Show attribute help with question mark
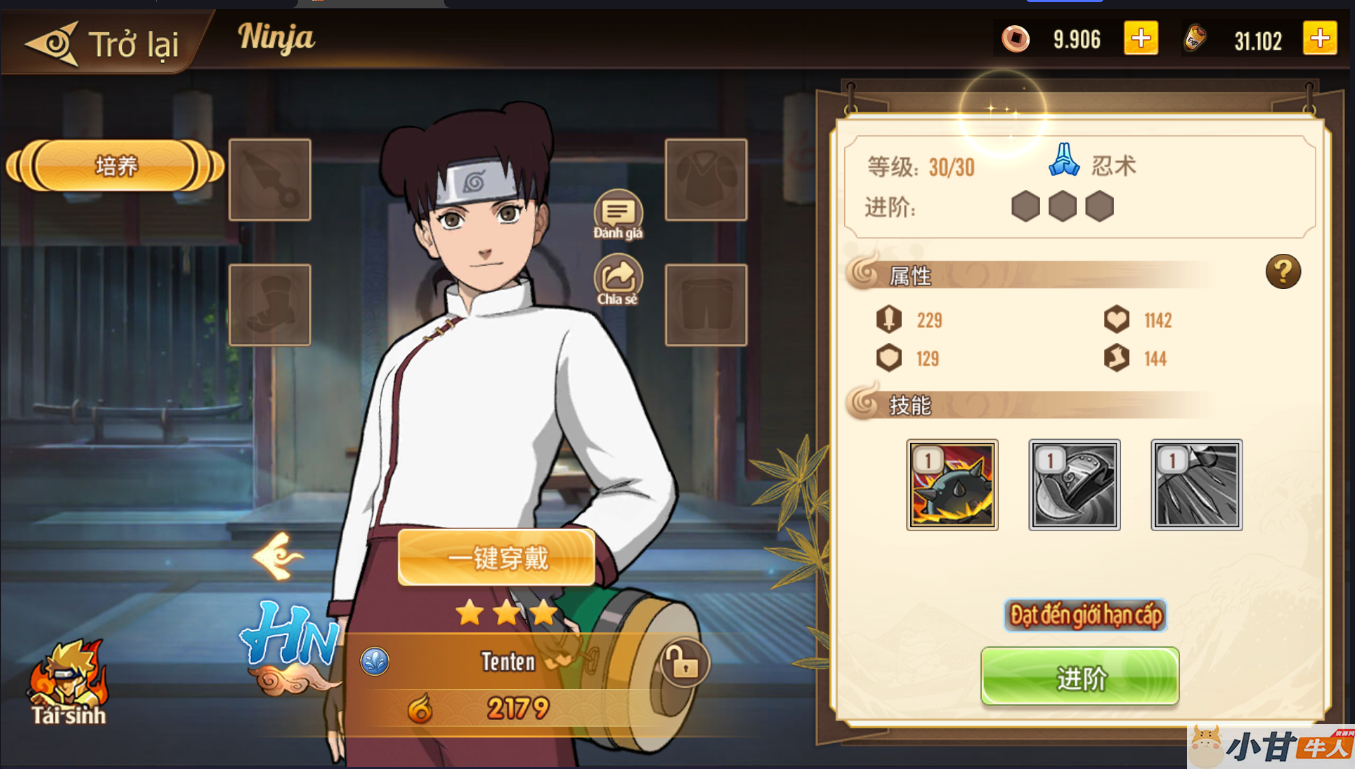This screenshot has height=769, width=1355. 1283,271
